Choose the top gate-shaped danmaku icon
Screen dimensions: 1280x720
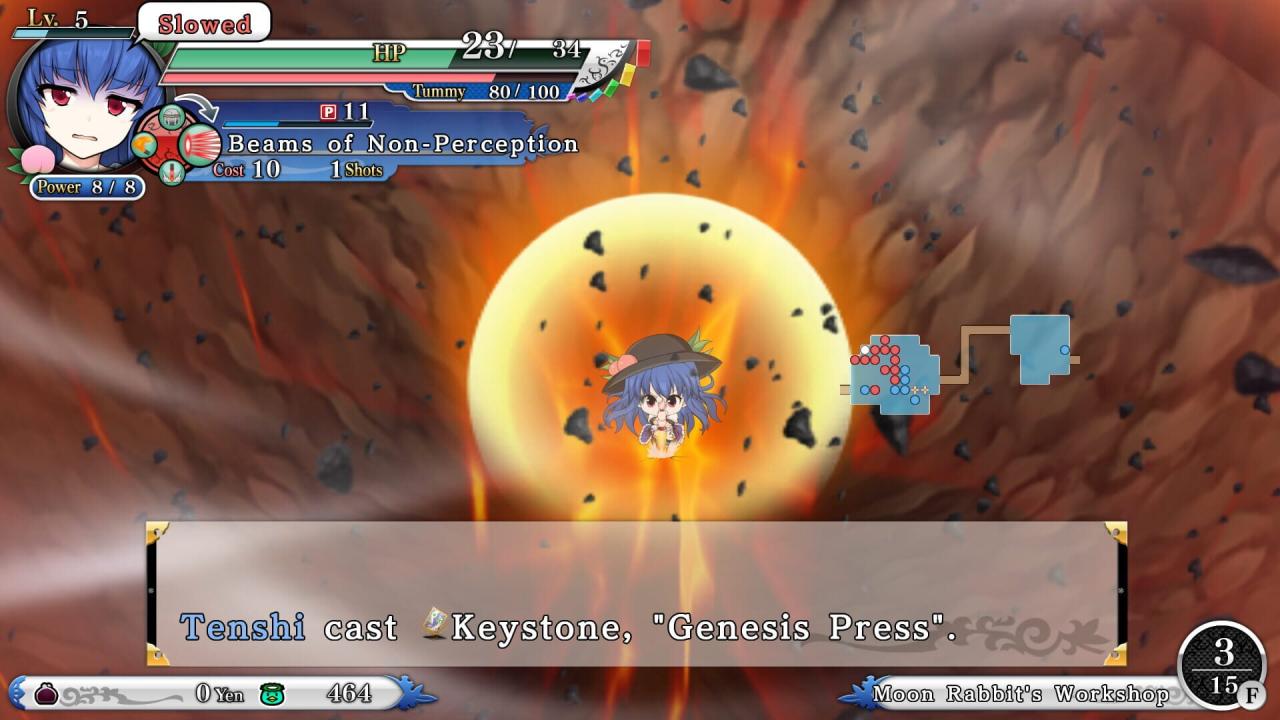172,117
